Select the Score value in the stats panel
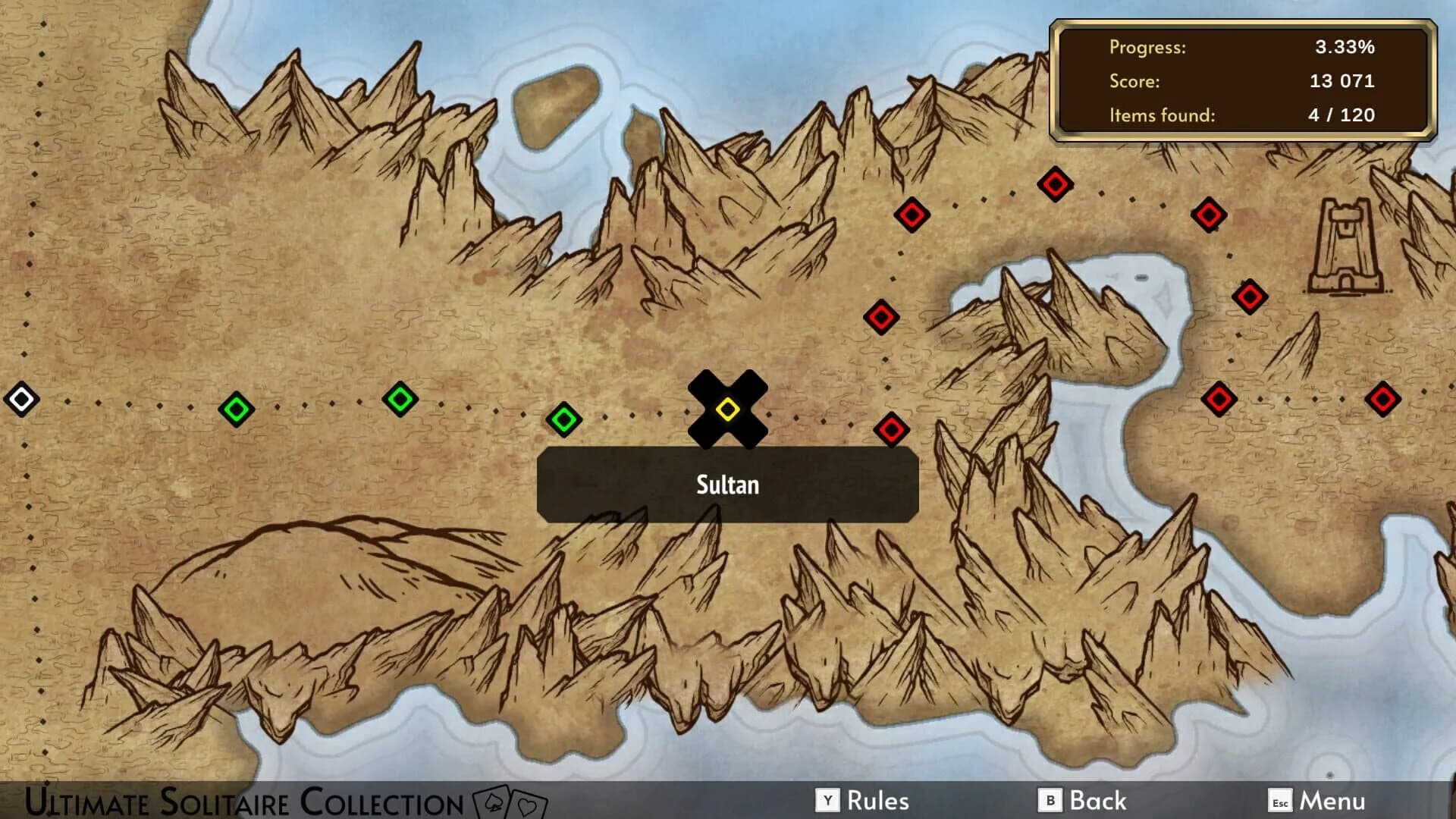This screenshot has height=819, width=1456. [1343, 81]
